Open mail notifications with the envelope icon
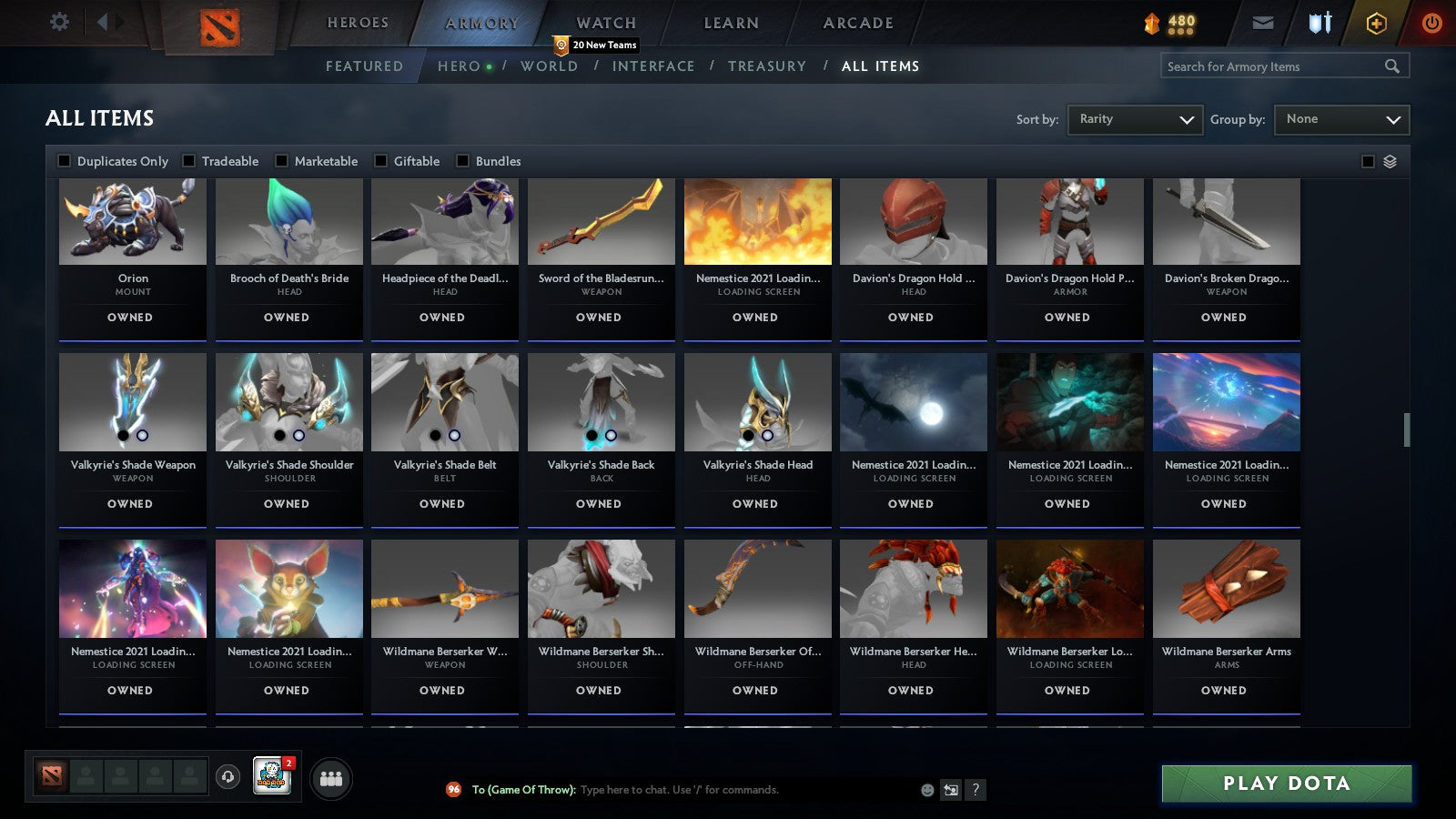1456x819 pixels. [1263, 22]
